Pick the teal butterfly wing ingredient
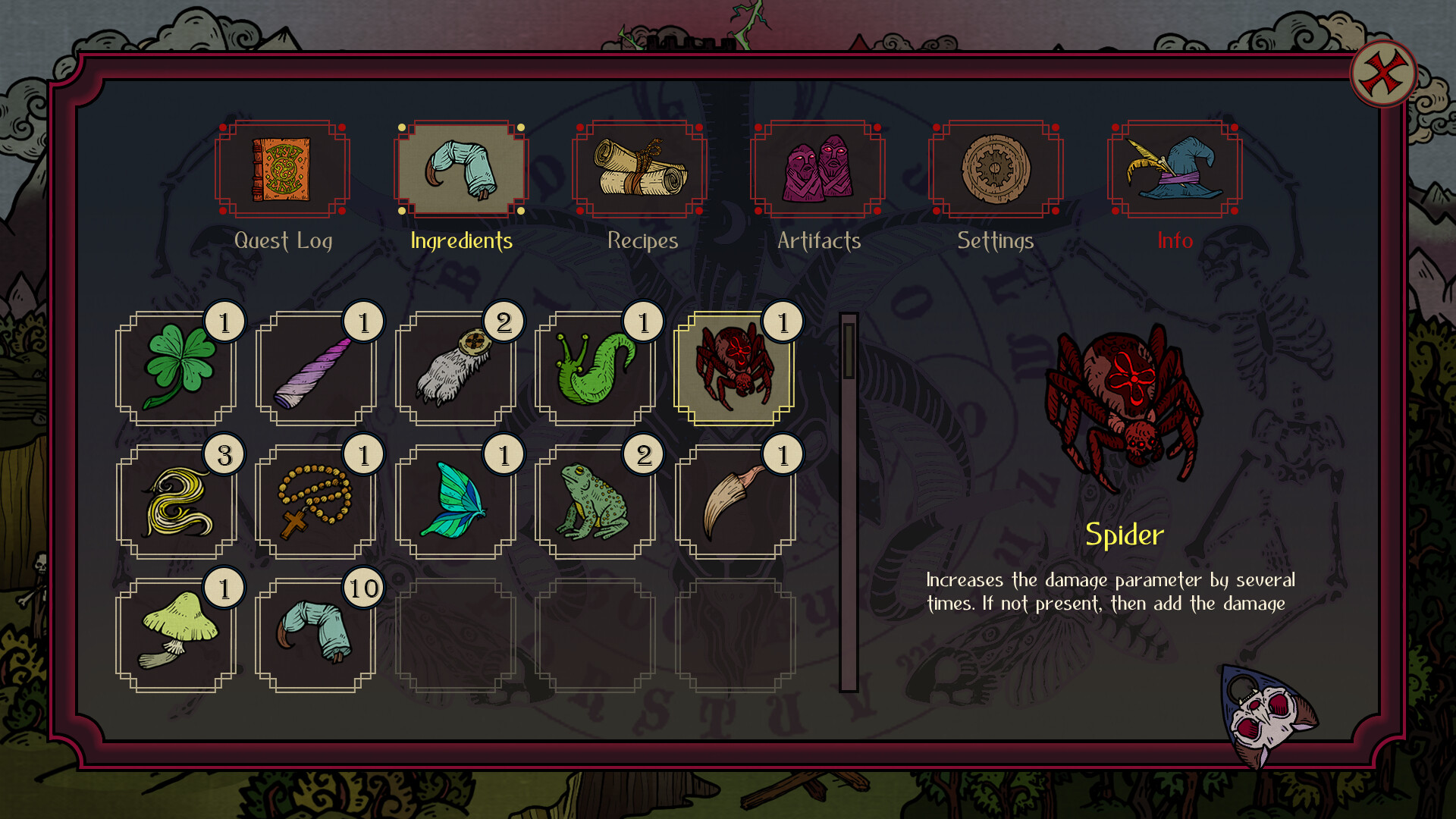Screen dimensions: 1456x819 click(456, 502)
